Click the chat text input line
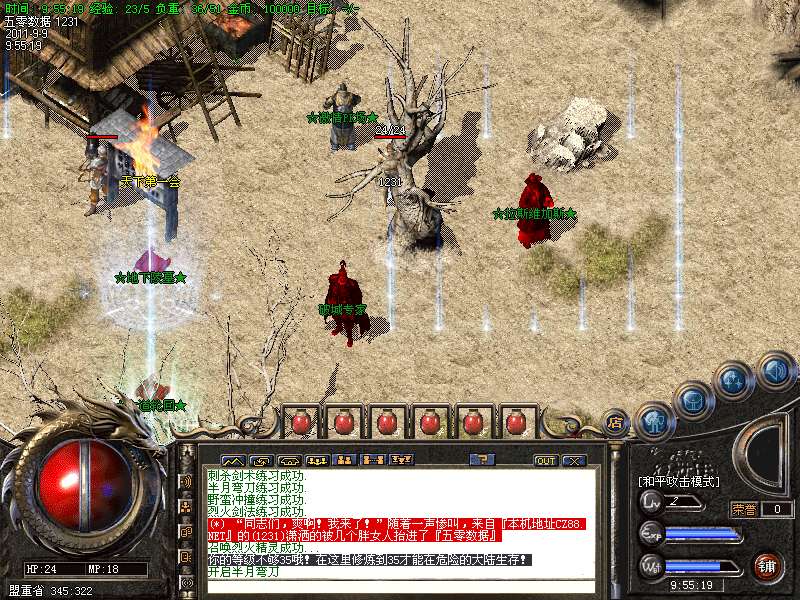The image size is (800, 600). [400, 588]
